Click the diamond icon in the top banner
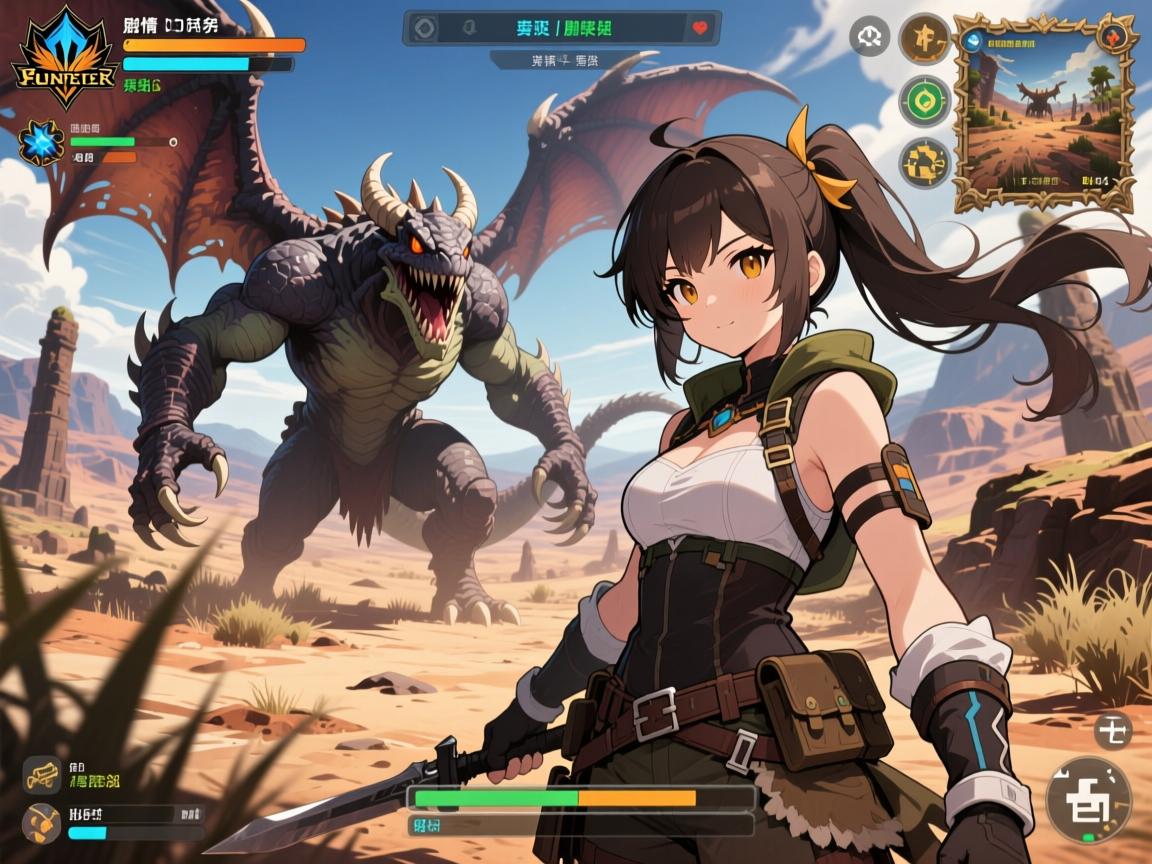Viewport: 1152px width, 864px height. pos(425,28)
